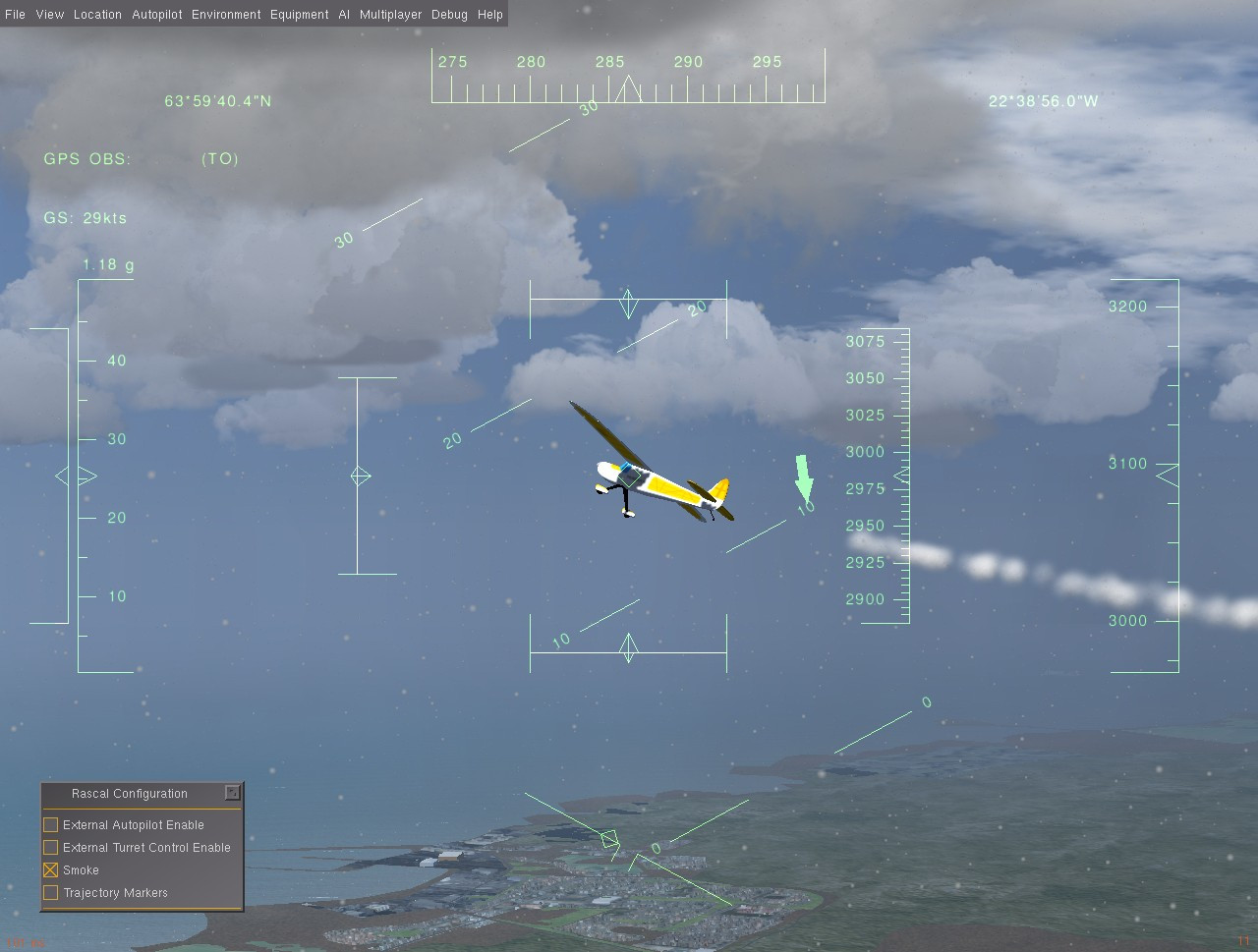
Task: Uncheck the Smoke option
Action: 49,869
